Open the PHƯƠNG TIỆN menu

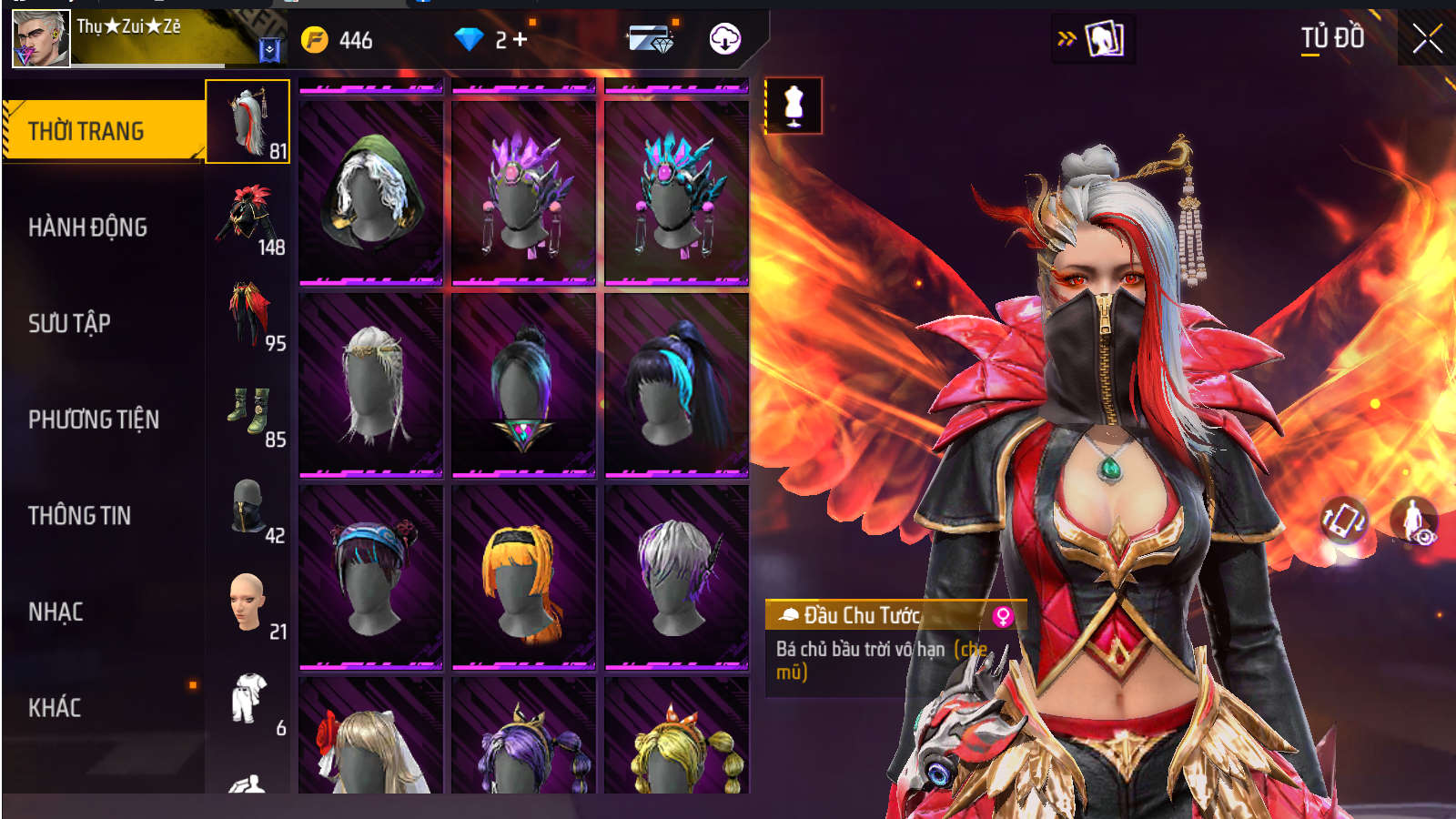click(94, 420)
